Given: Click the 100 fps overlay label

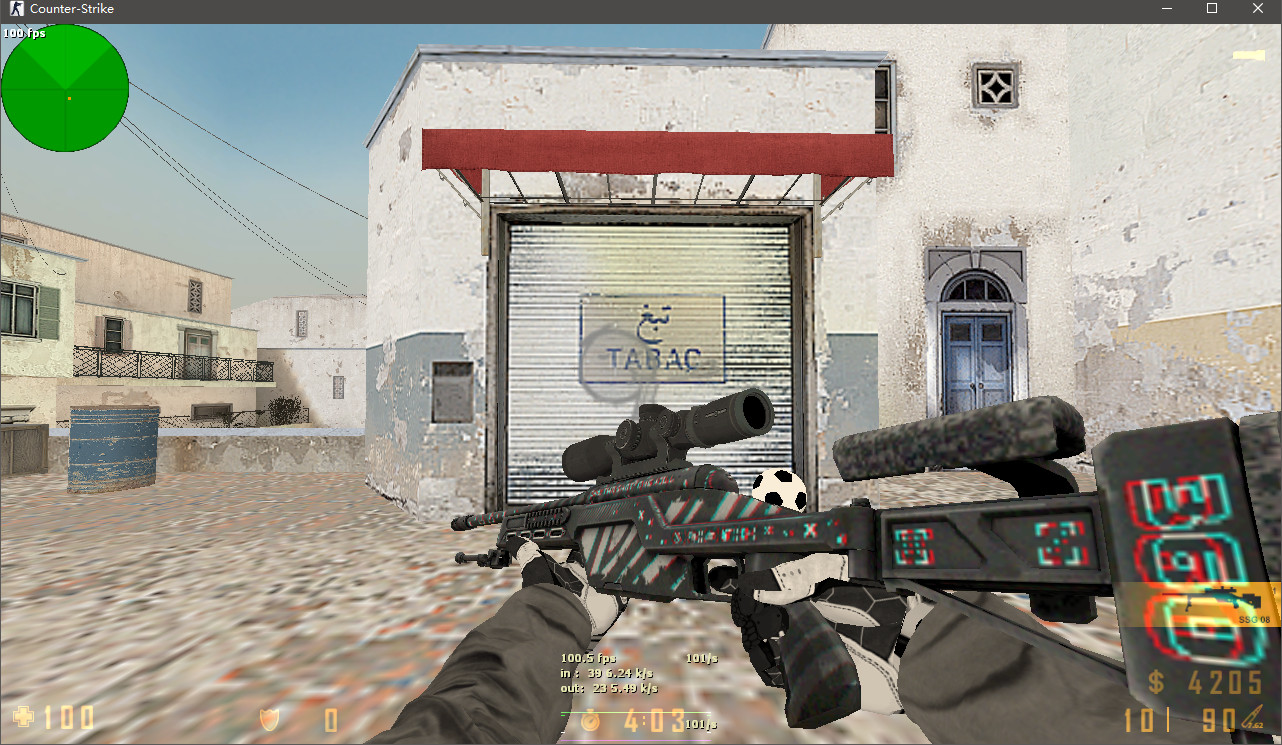Looking at the screenshot, I should click(x=23, y=32).
